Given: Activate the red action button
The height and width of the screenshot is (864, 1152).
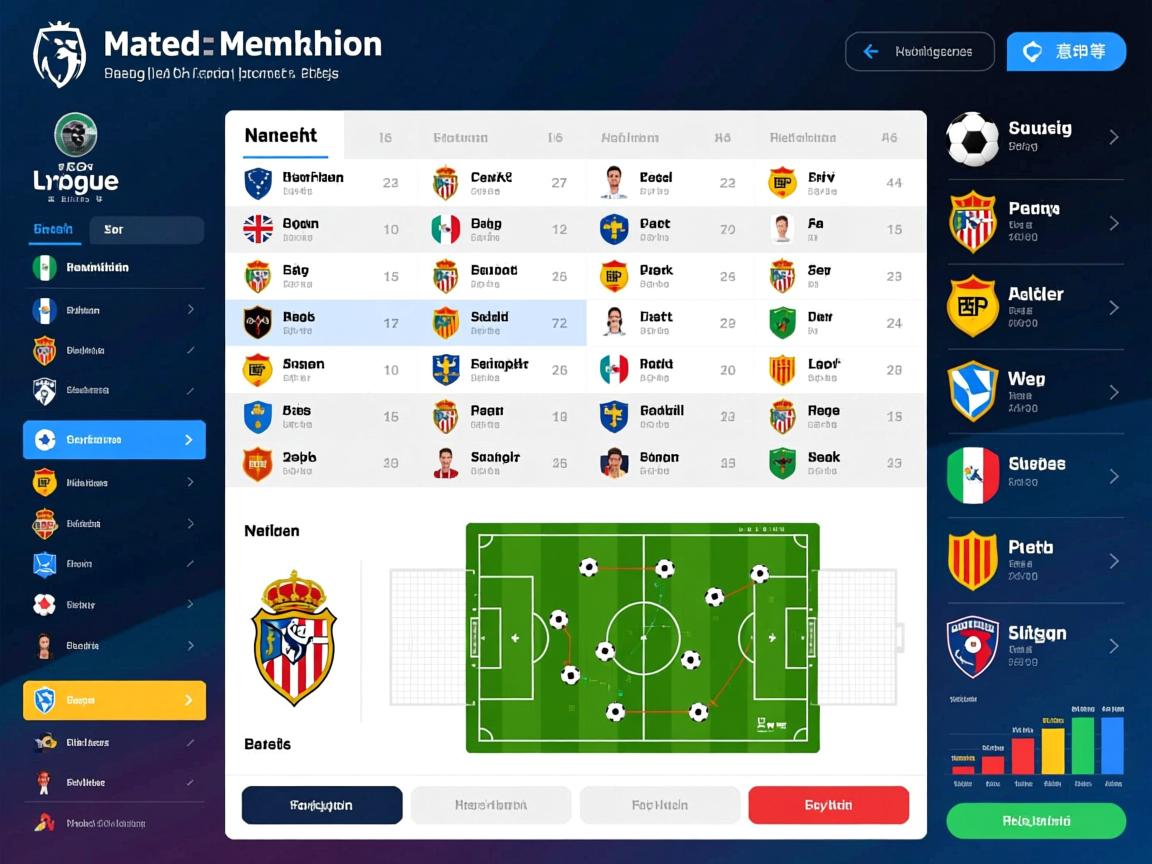Looking at the screenshot, I should point(828,805).
